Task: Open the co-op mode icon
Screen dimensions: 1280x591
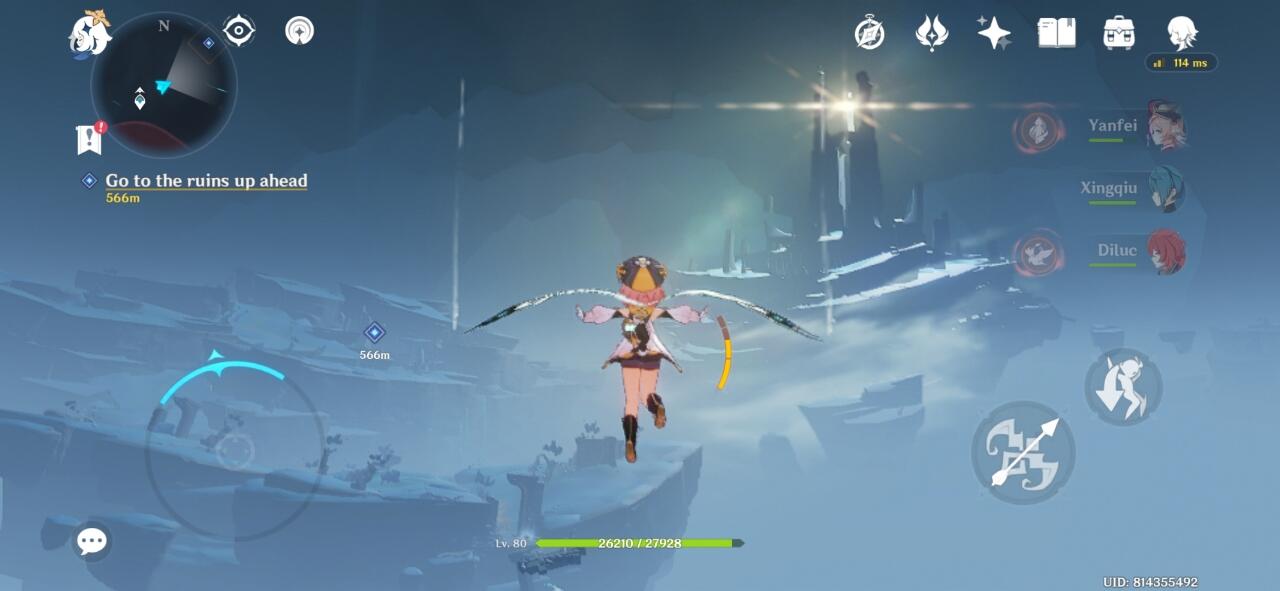Action: tap(299, 31)
